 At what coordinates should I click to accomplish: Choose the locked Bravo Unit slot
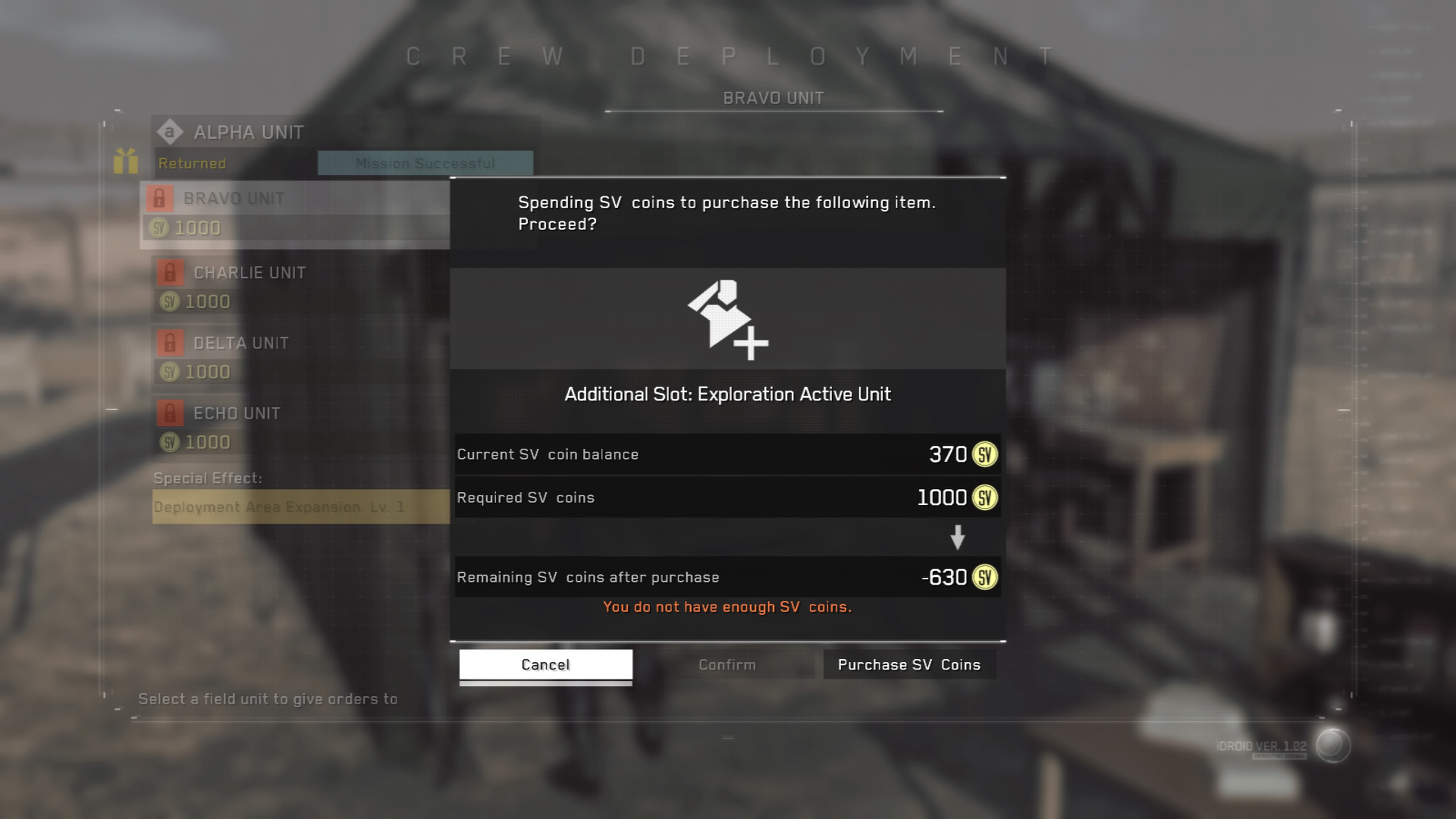coord(234,199)
